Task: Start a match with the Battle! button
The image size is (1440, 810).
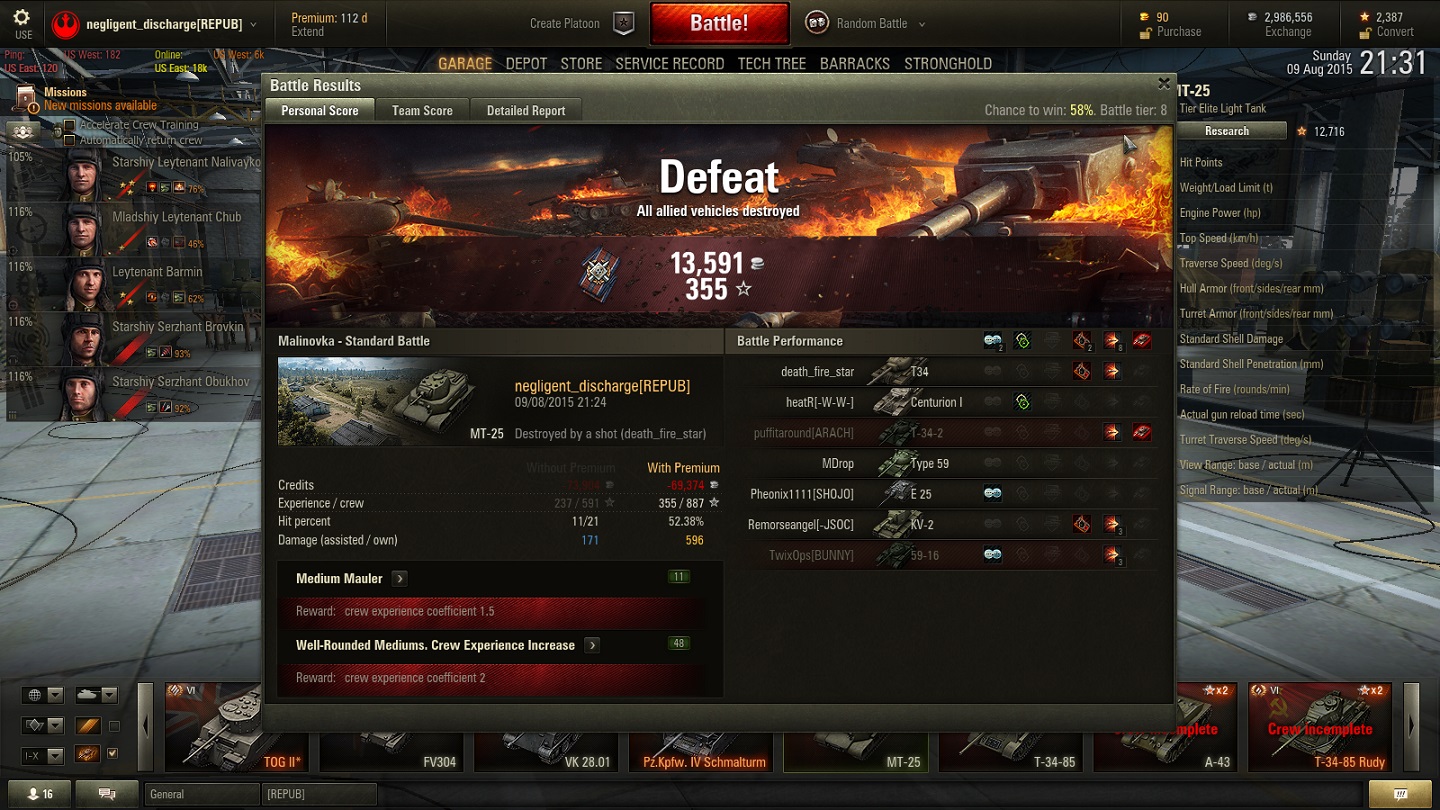Action: click(719, 23)
